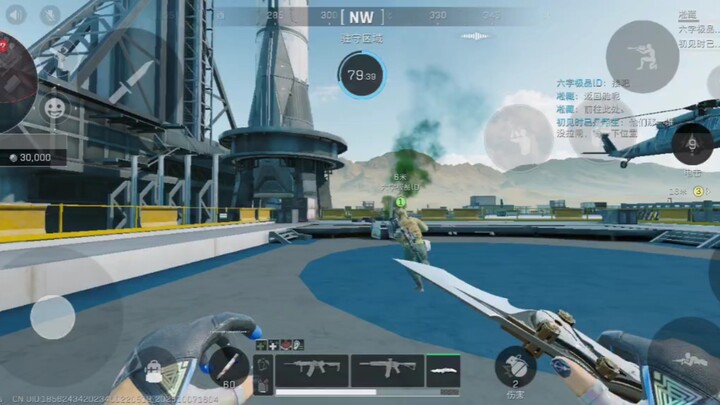
Task: Throw the grenade with count 2
Action: point(516,364)
